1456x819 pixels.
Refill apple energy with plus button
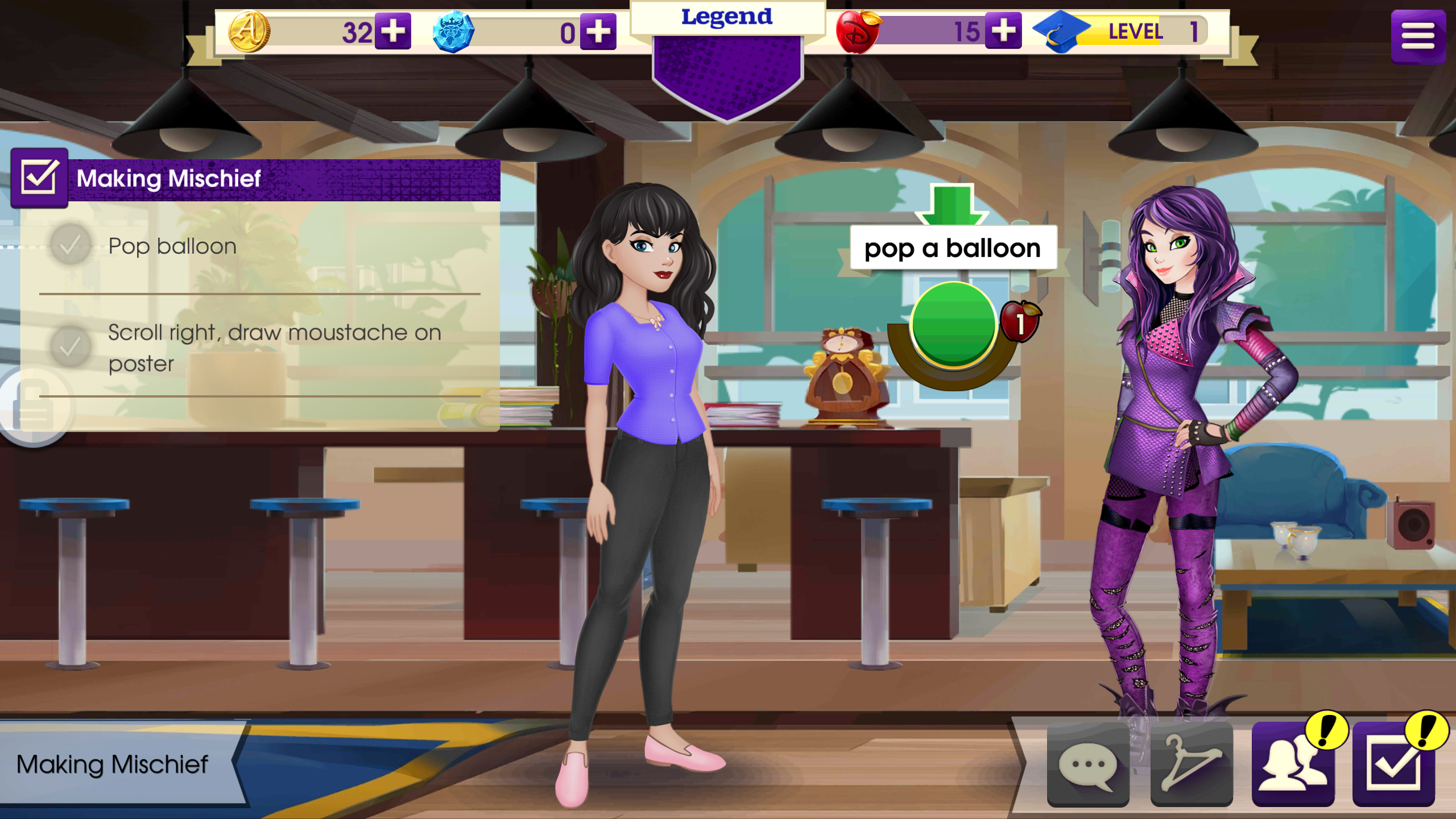click(1003, 30)
